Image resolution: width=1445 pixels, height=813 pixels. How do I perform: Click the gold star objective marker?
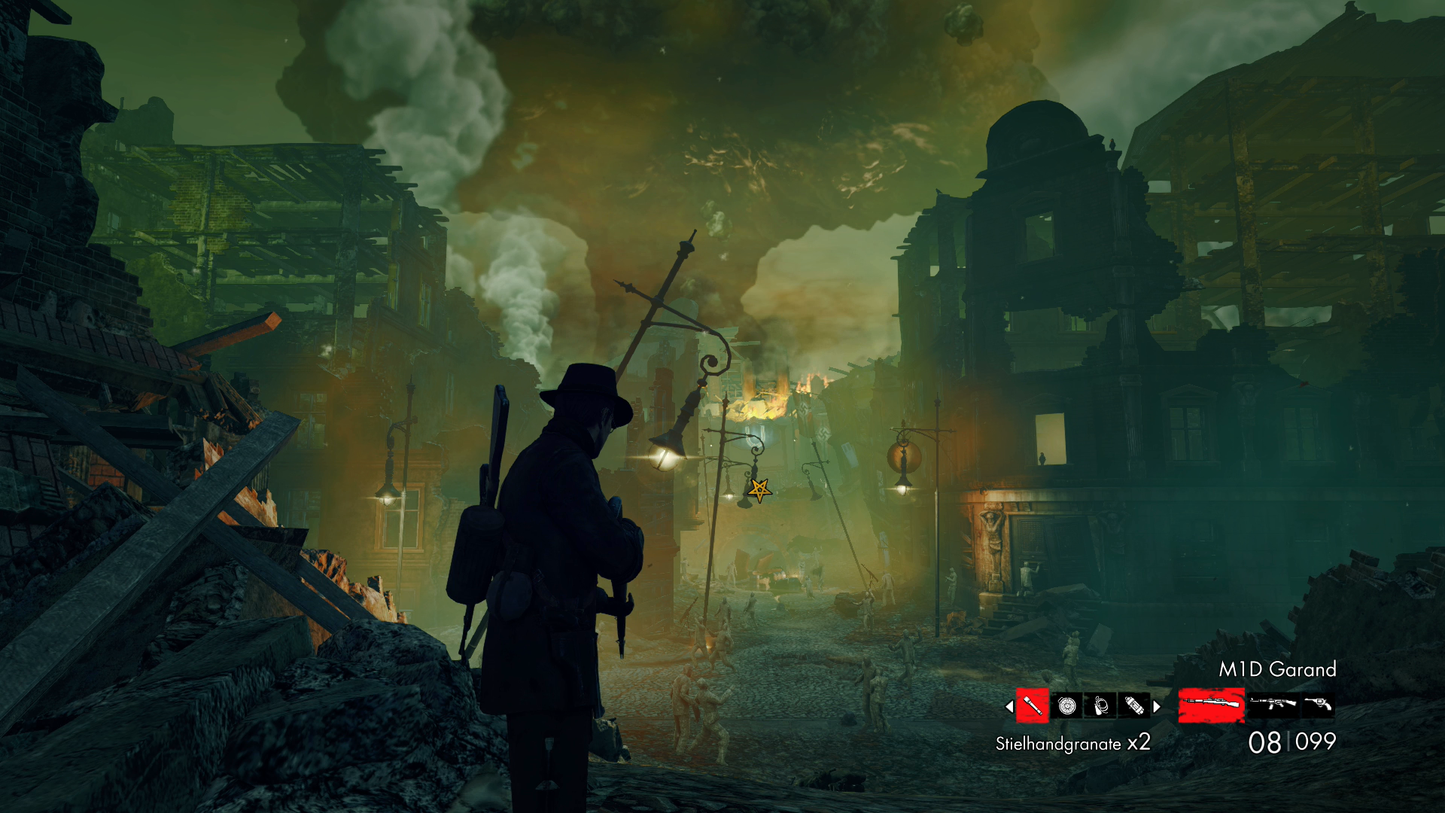(758, 491)
